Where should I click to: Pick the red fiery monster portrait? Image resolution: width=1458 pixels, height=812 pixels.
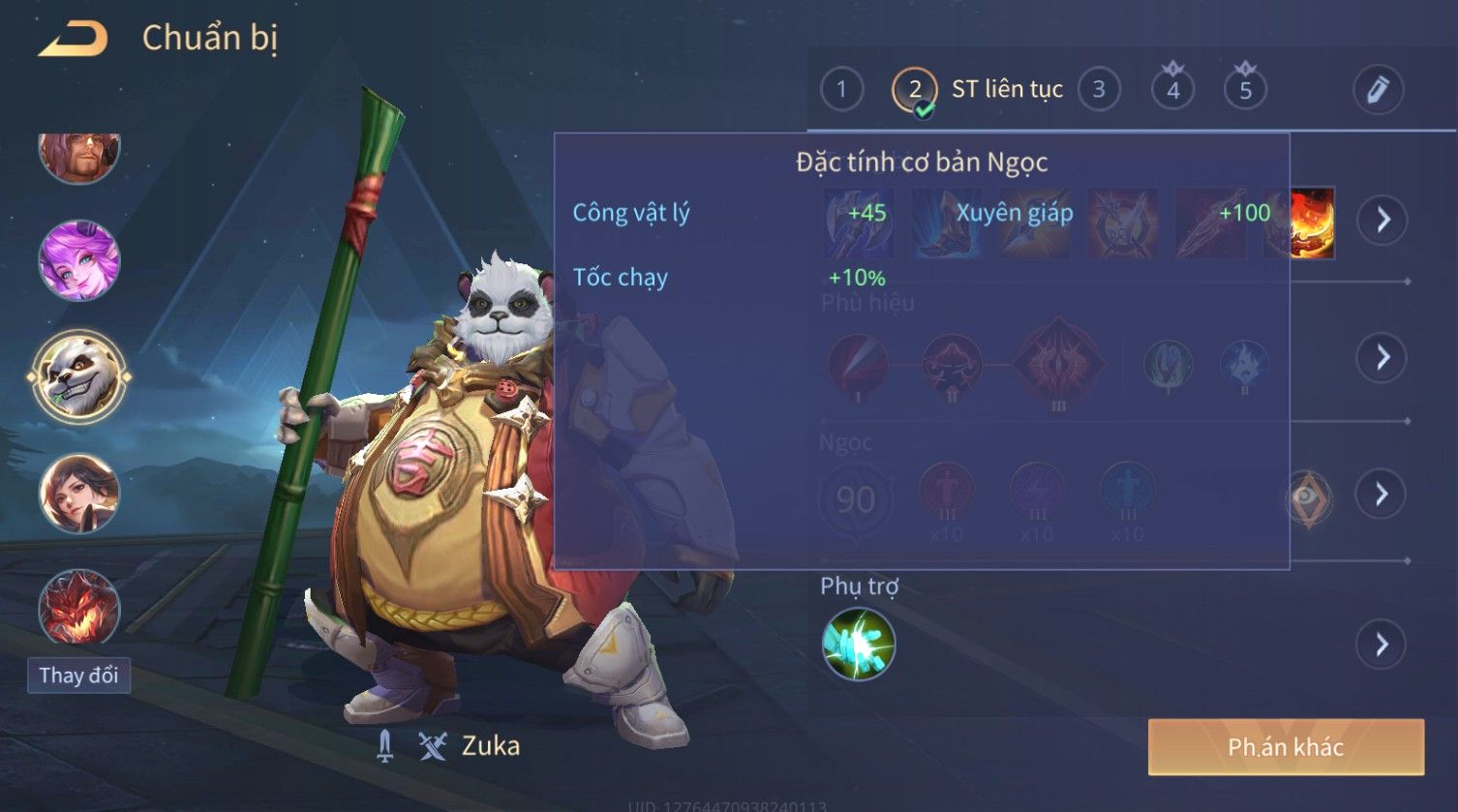79,608
